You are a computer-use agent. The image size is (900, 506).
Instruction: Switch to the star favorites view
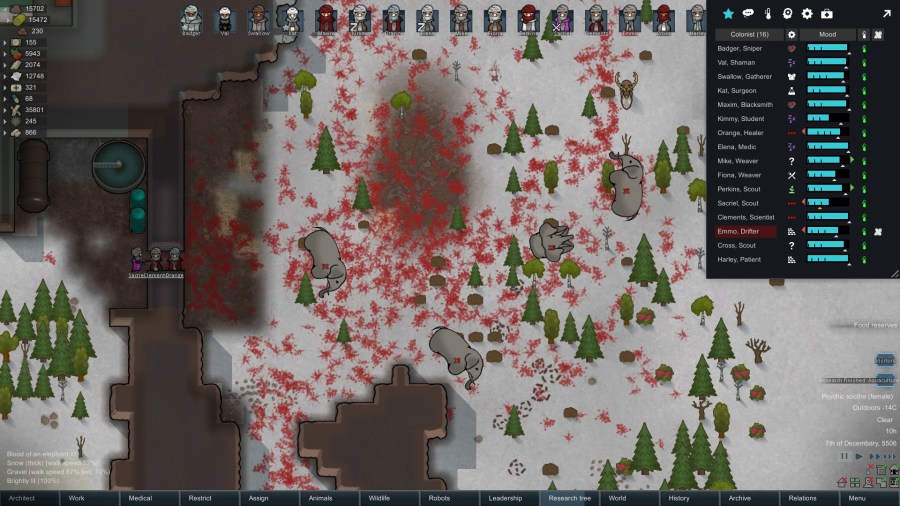728,14
